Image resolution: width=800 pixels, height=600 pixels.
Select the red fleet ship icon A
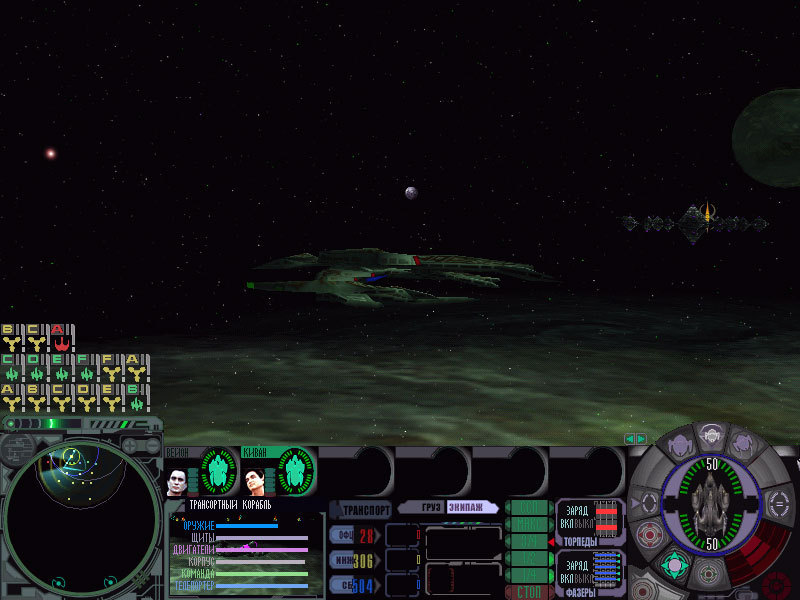[x=57, y=340]
